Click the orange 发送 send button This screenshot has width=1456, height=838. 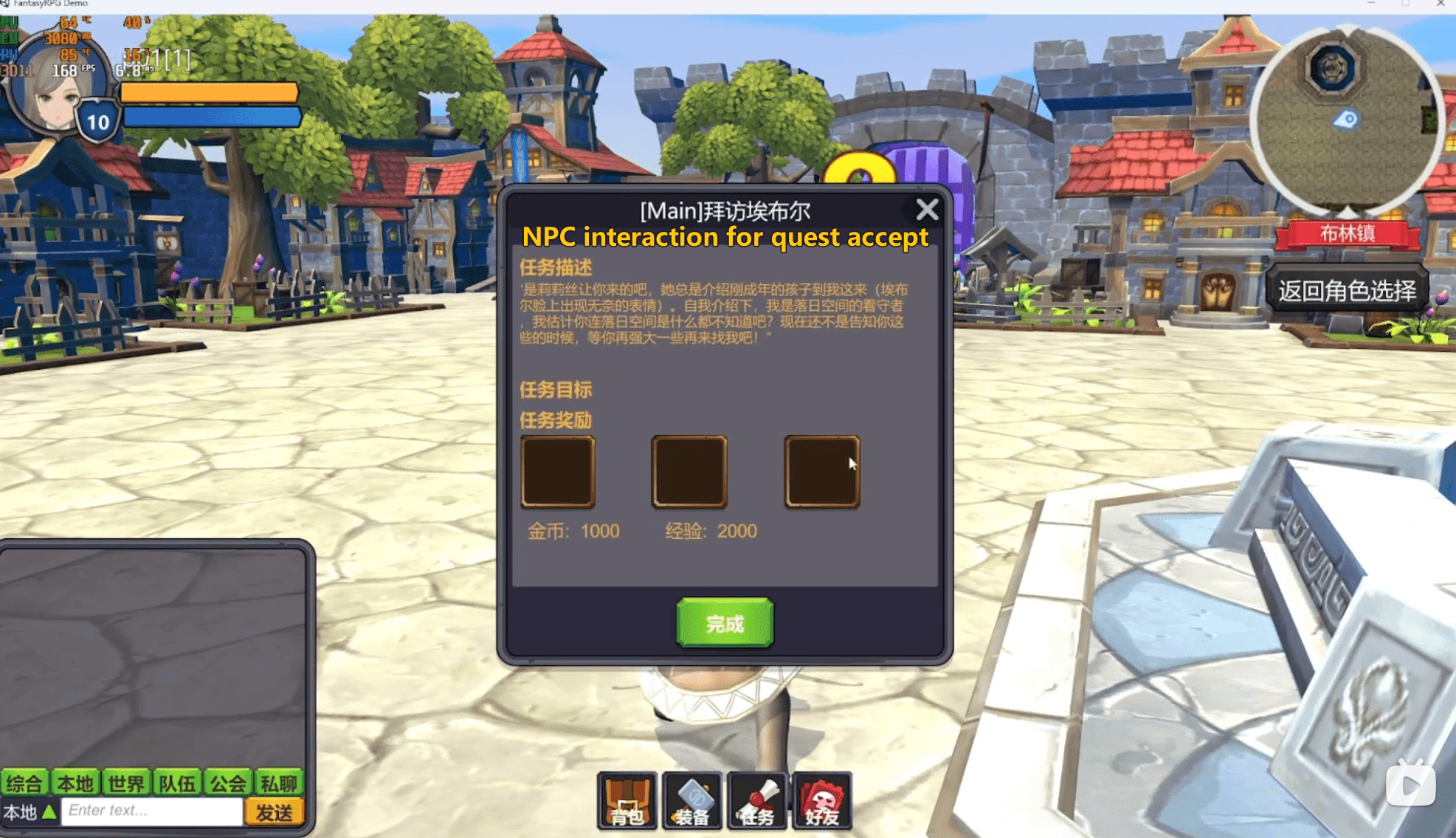pyautogui.click(x=276, y=811)
